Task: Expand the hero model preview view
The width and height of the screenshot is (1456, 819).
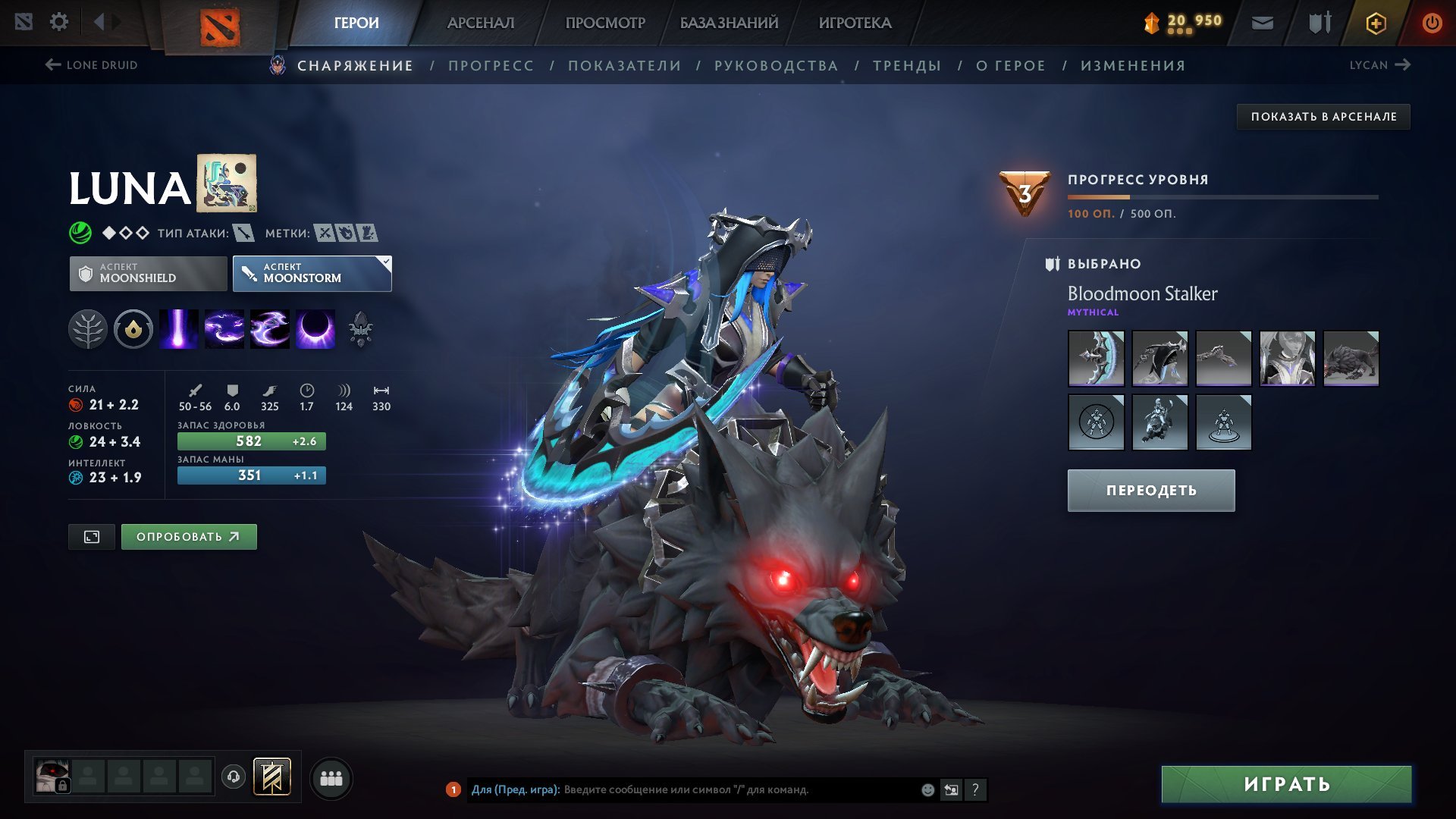Action: point(91,536)
